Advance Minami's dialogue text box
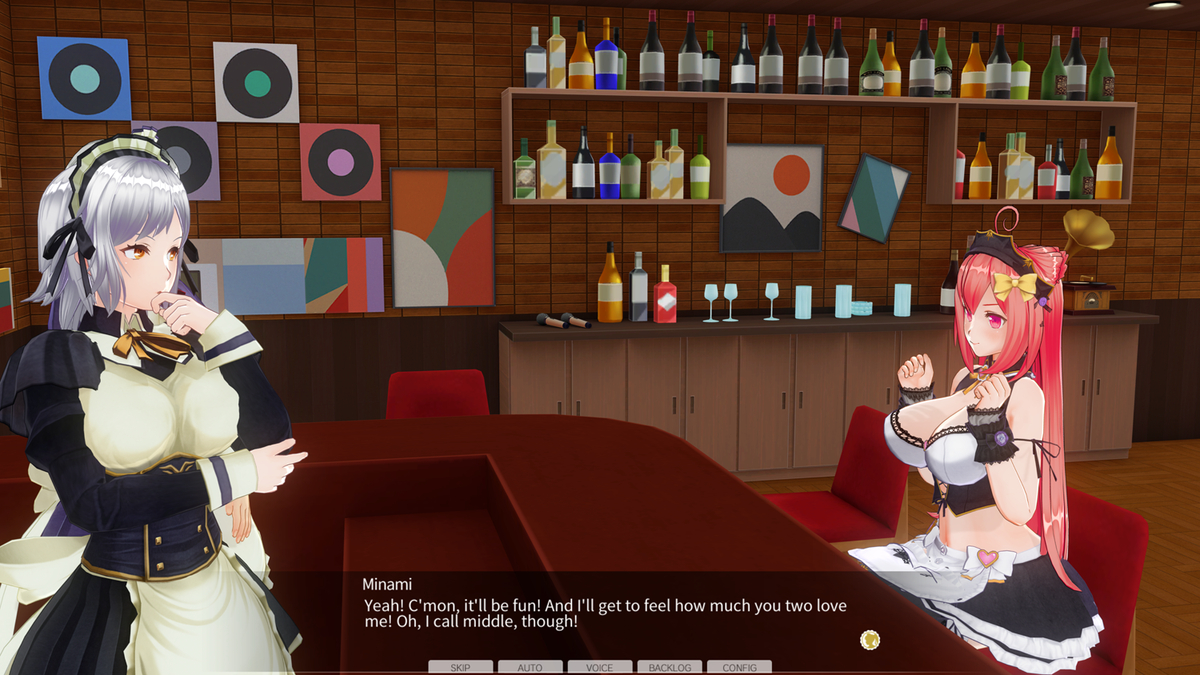The image size is (1200, 675). (600, 612)
